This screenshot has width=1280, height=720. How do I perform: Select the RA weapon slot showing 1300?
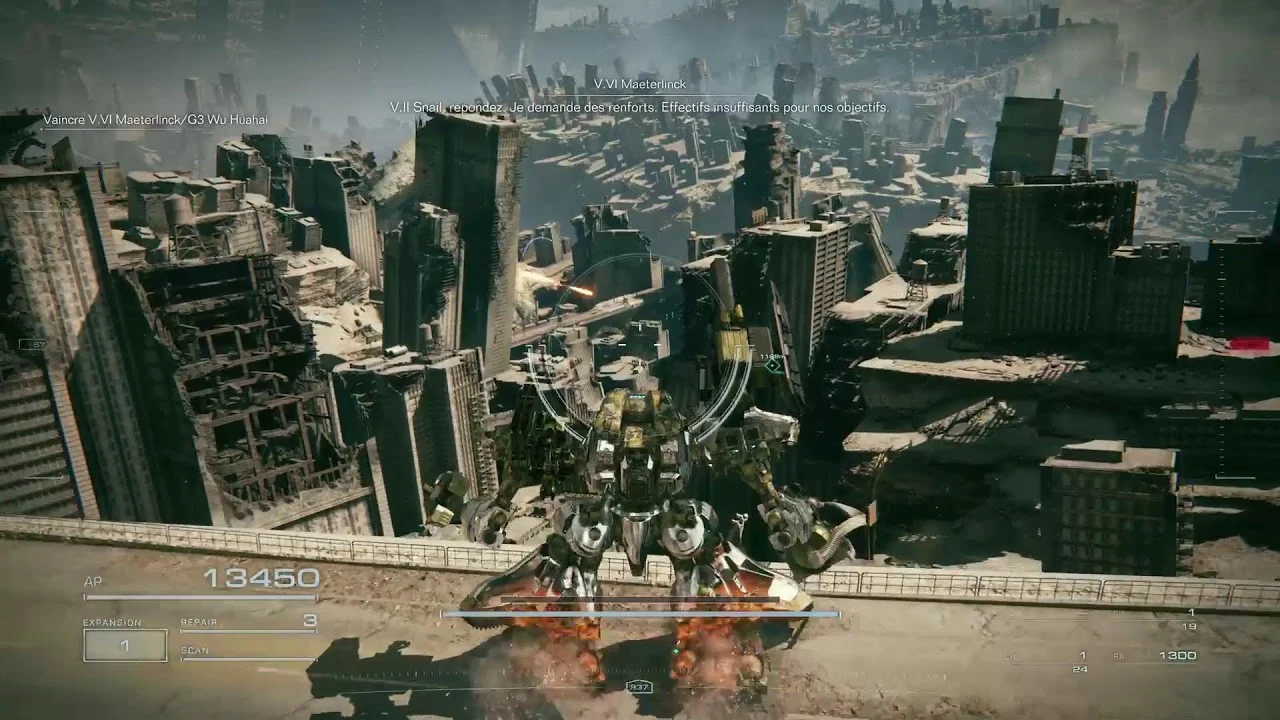pyautogui.click(x=1176, y=656)
